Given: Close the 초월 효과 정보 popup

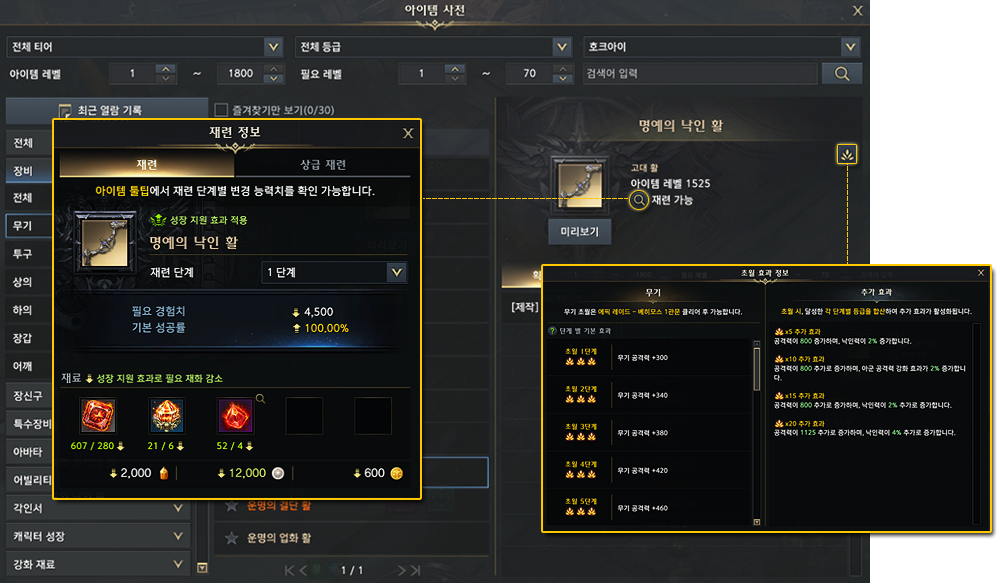Looking at the screenshot, I should click(980, 272).
